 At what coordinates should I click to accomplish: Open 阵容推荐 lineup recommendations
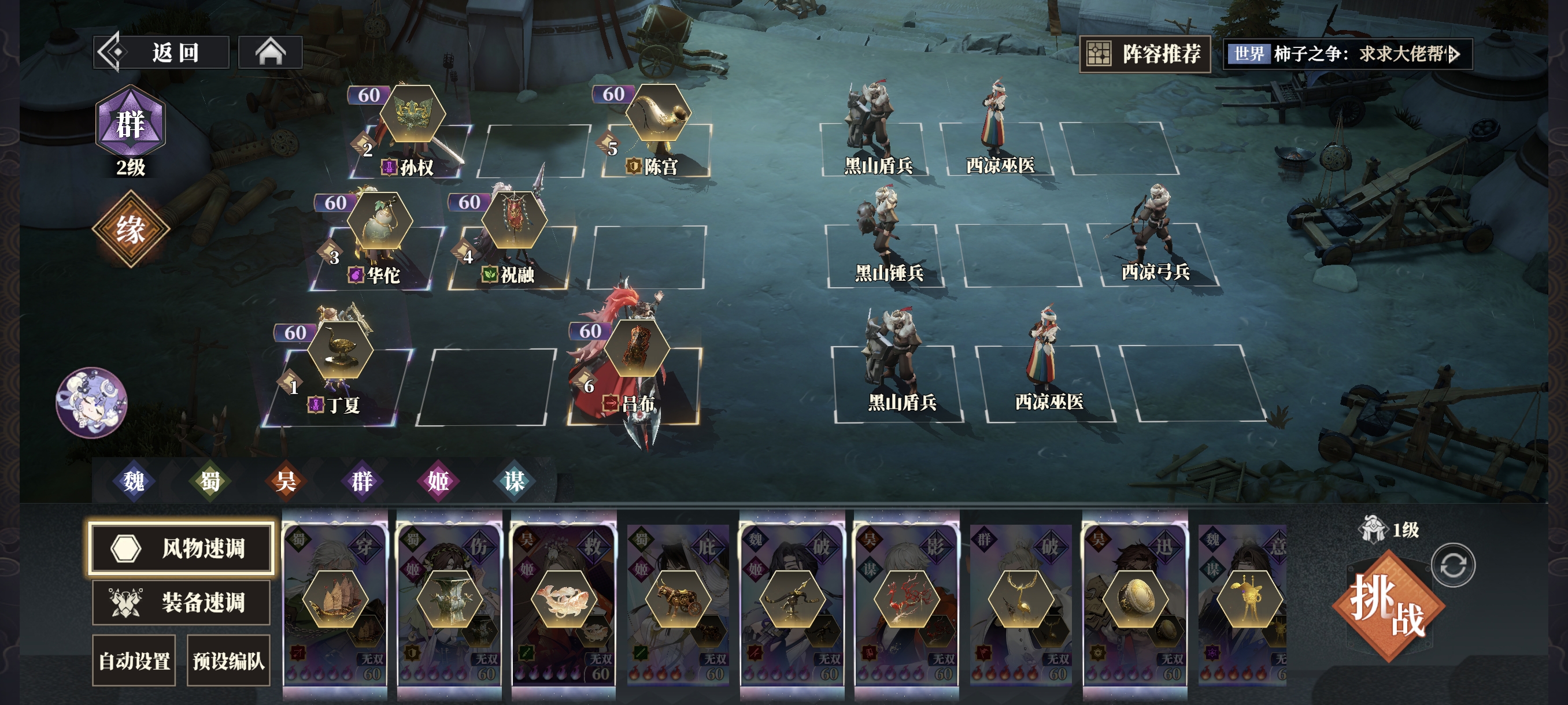[x=1145, y=54]
